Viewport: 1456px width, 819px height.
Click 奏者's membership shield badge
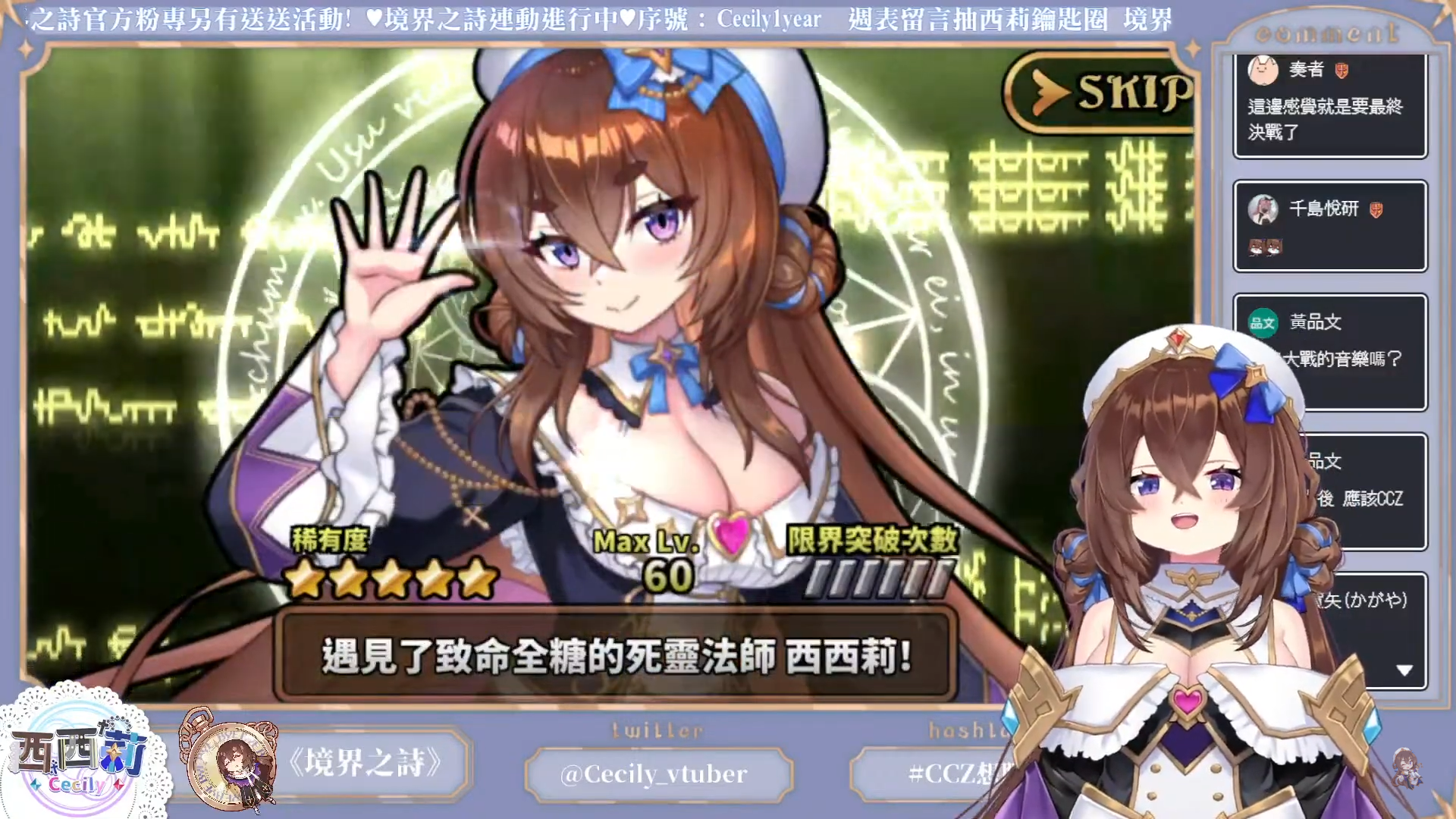(x=1343, y=68)
